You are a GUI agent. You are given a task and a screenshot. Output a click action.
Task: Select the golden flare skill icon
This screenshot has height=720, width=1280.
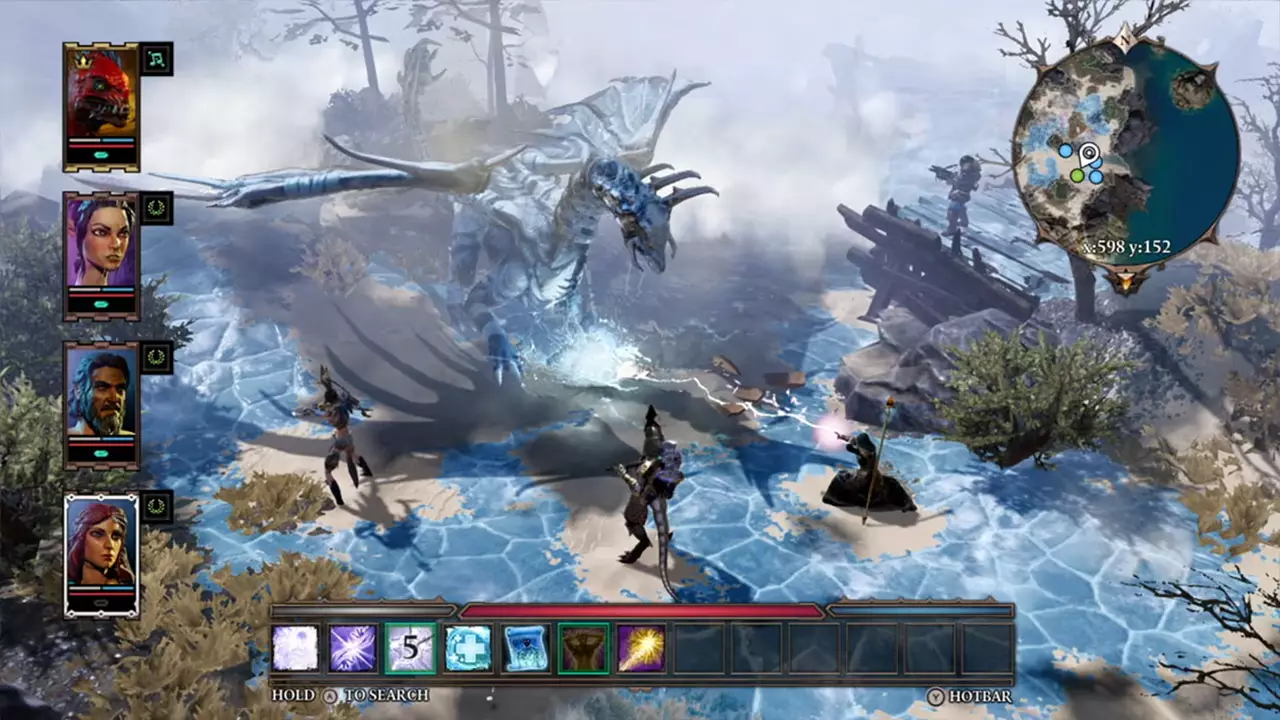pyautogui.click(x=640, y=648)
